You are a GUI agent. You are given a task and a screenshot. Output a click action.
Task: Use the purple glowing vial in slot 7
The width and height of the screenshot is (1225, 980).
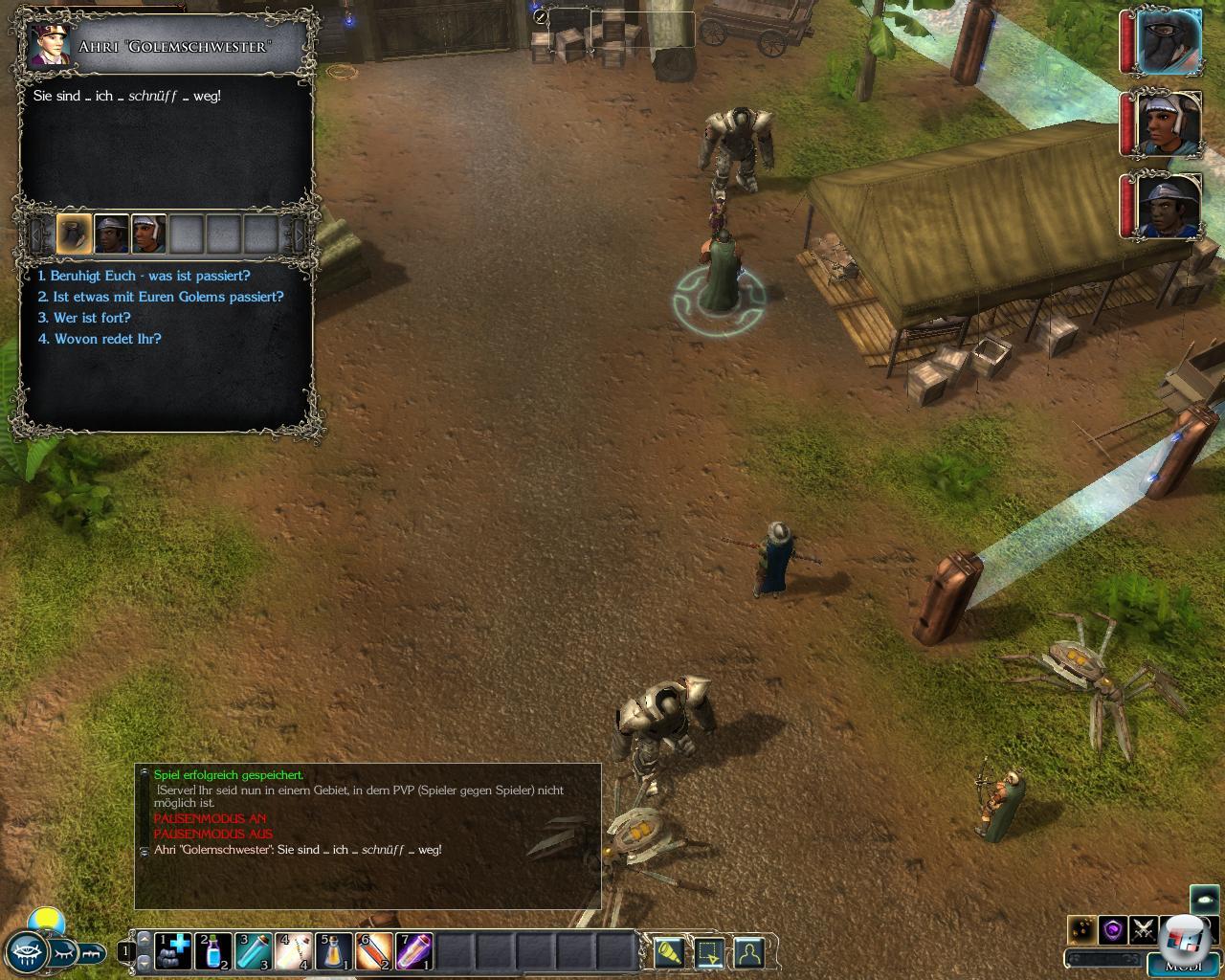click(x=414, y=951)
